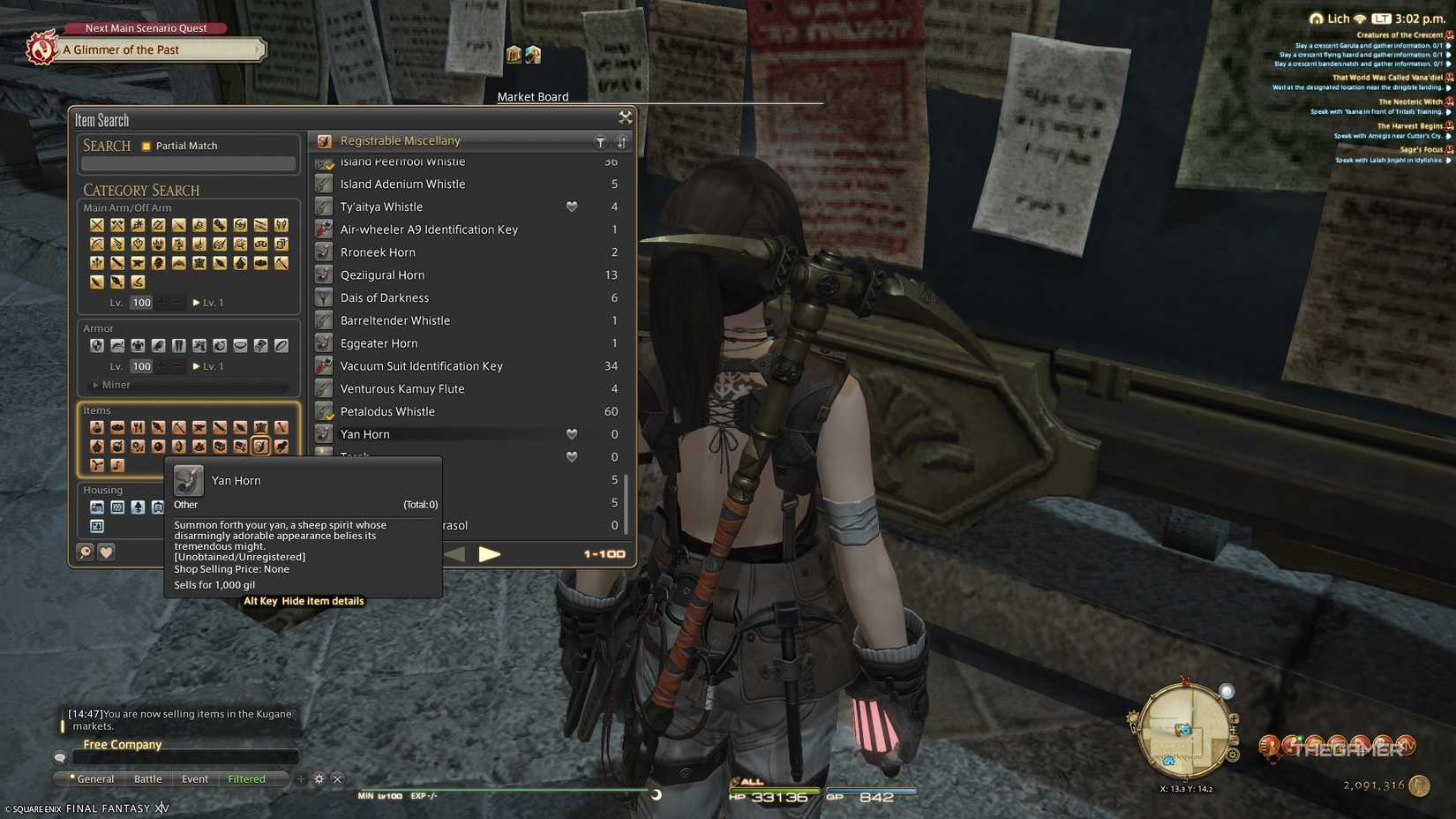Unfavorite Ty'aitya Whistle via its heart icon
Screen dimensions: 1456x819
(572, 206)
